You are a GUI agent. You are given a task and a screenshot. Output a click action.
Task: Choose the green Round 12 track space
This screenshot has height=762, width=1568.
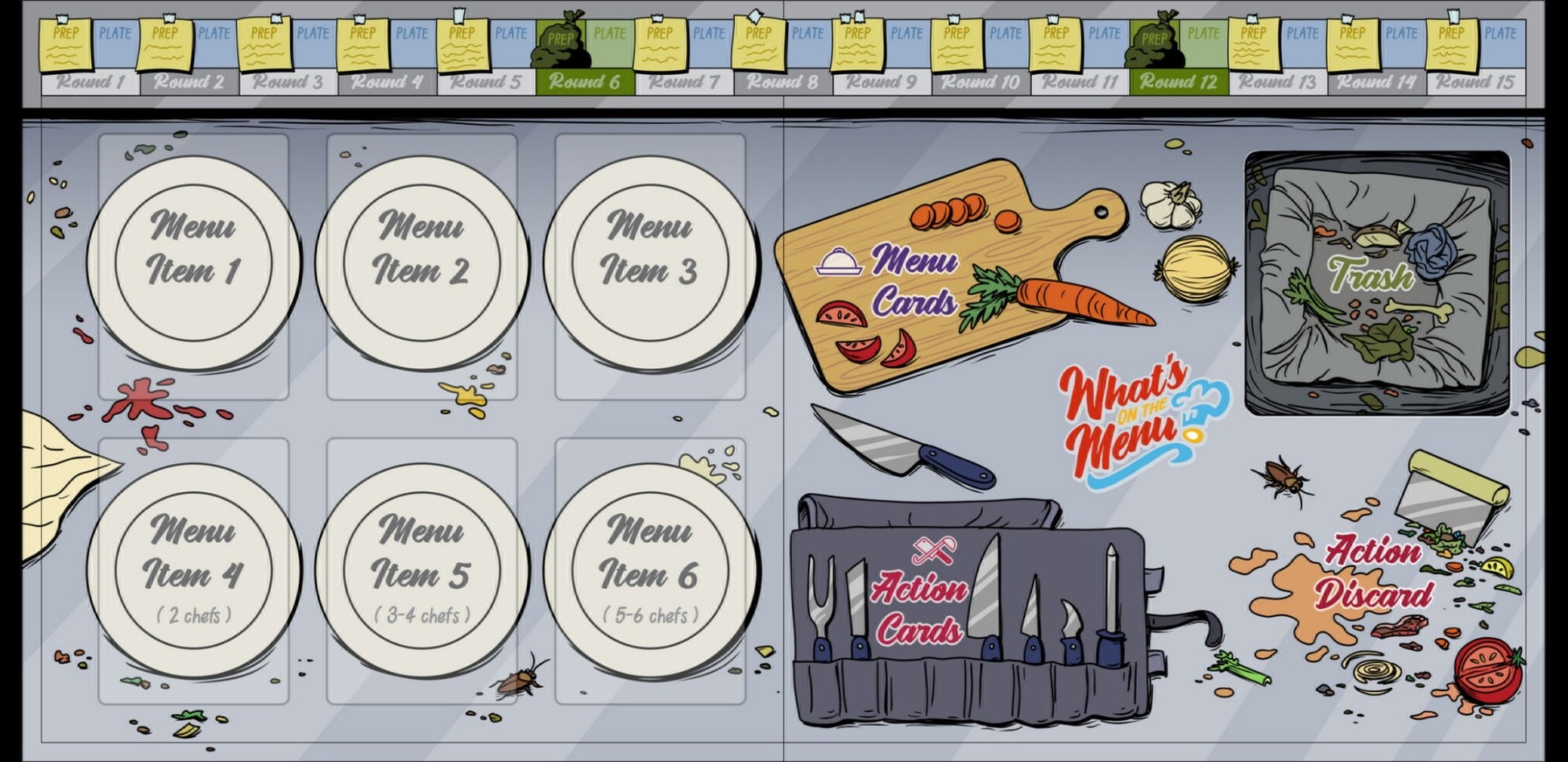(x=1178, y=81)
